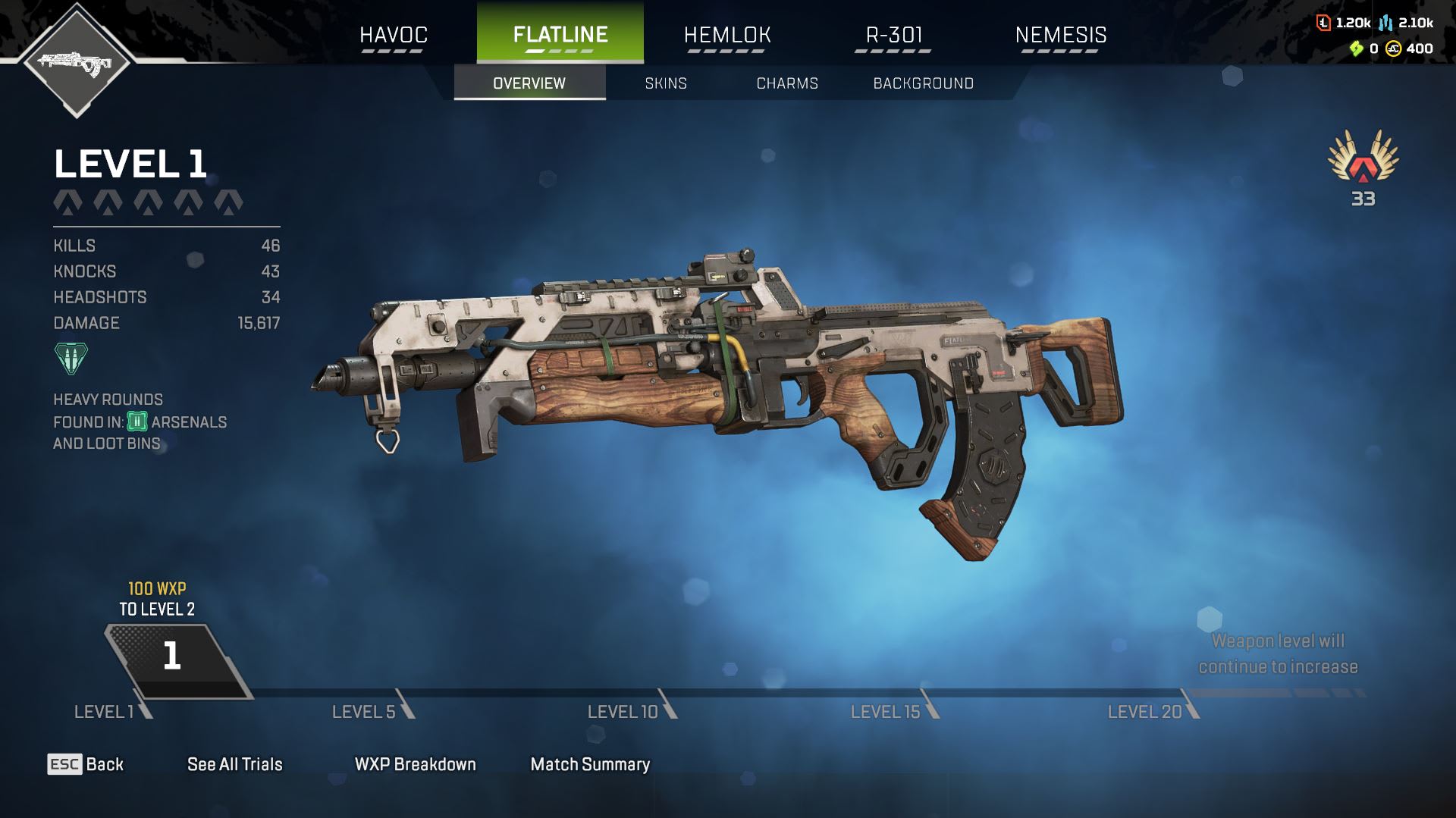Open the weapon mastery badge showing 33
The image size is (1456, 818).
(x=1363, y=168)
